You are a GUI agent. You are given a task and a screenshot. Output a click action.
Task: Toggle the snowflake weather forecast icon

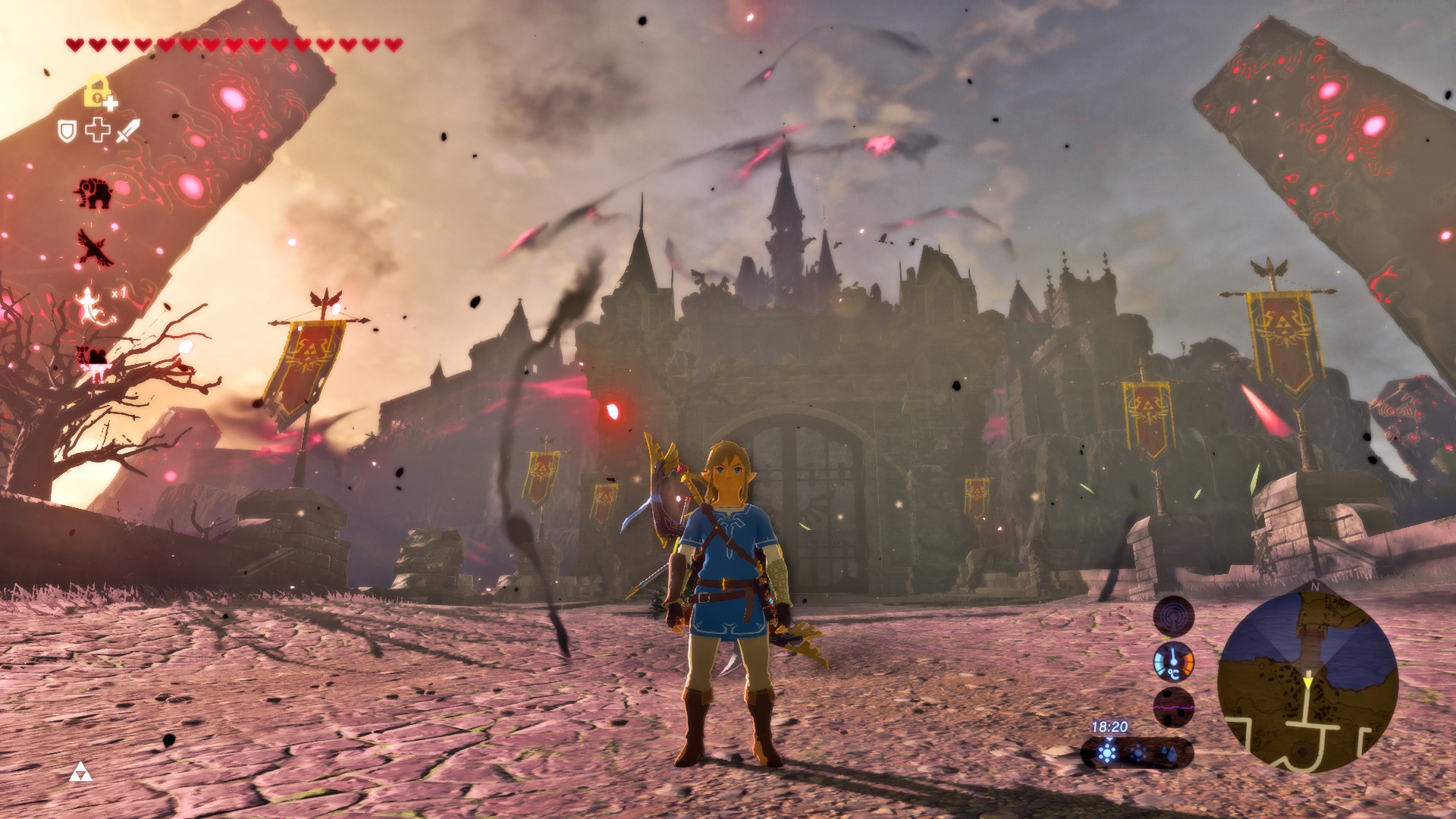(1138, 753)
